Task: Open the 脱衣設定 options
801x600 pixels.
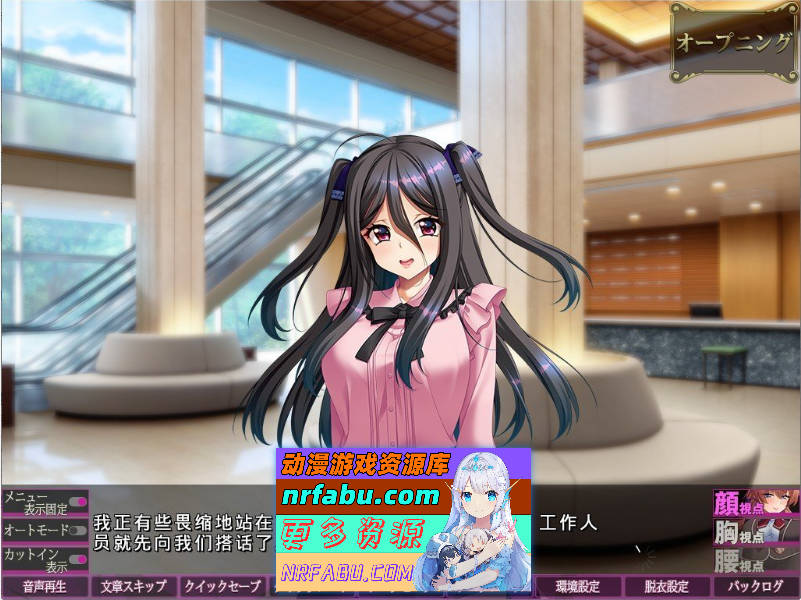Action: pos(668,587)
